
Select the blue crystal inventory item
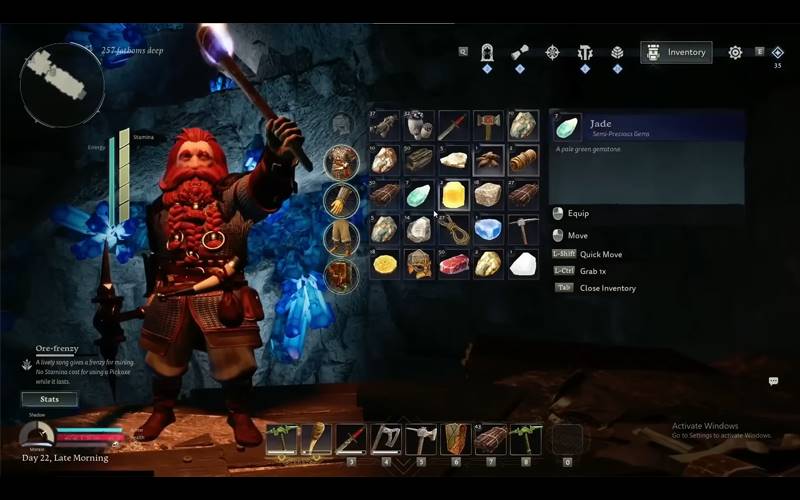click(488, 229)
